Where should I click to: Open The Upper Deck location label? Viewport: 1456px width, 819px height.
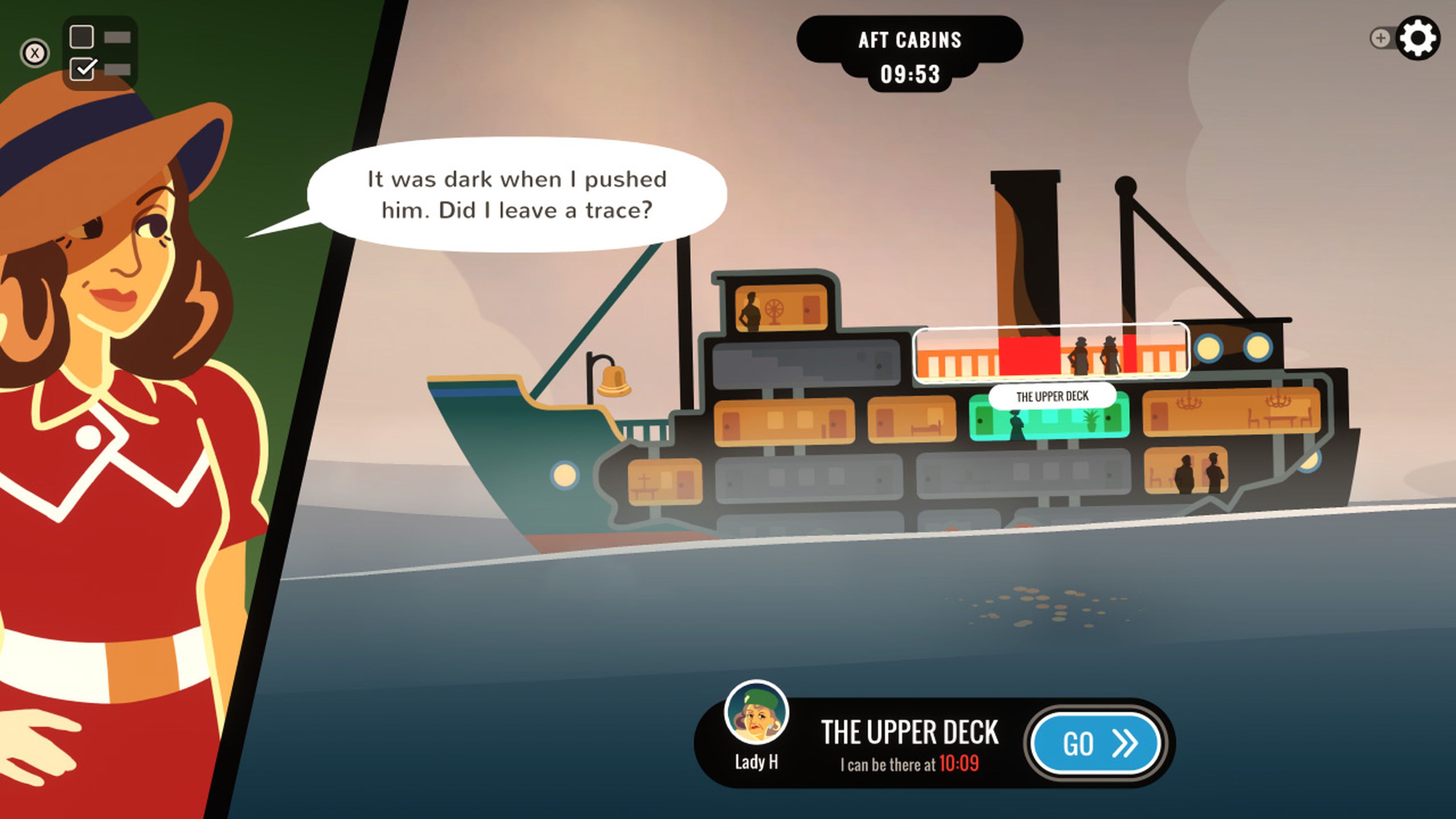[x=1052, y=395]
